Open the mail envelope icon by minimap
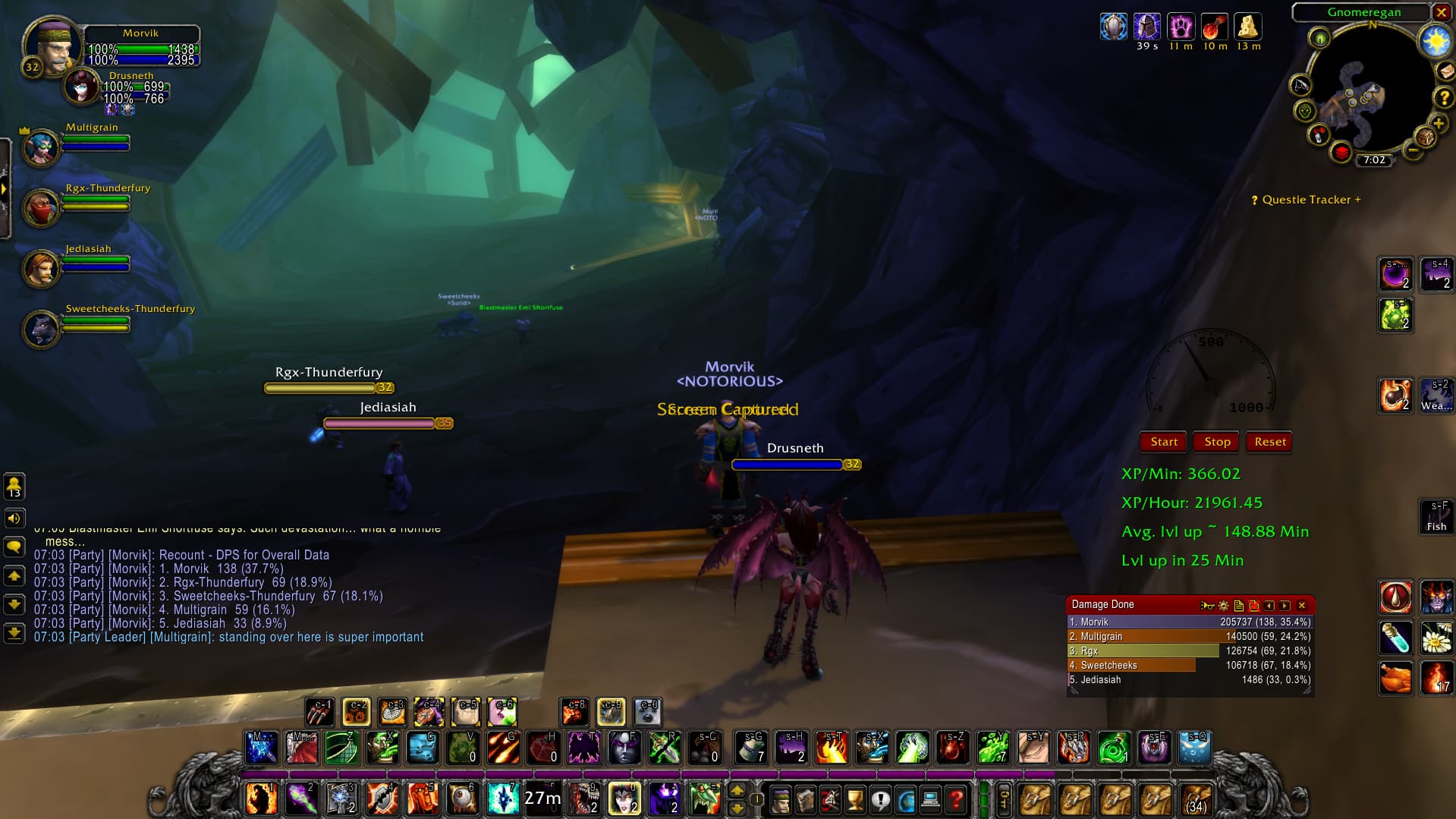The width and height of the screenshot is (1456, 819). pos(1446,71)
